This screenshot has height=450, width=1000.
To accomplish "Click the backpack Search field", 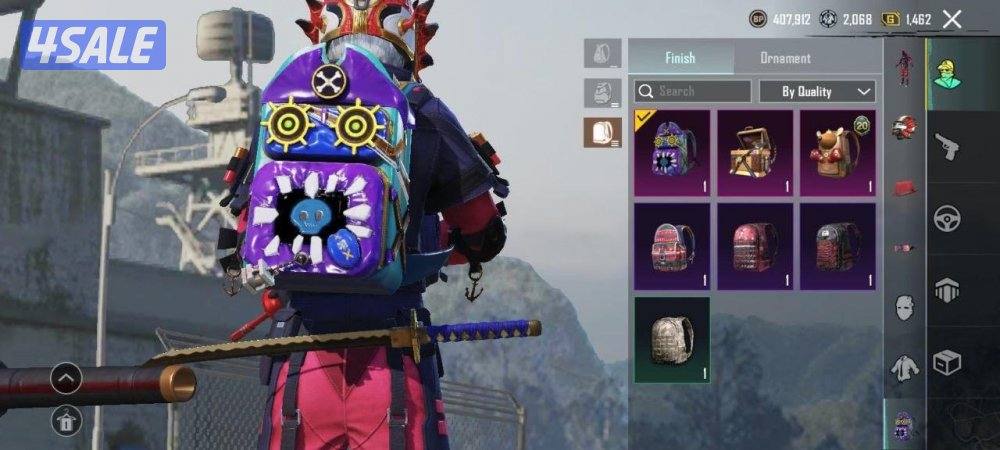I will [x=692, y=91].
